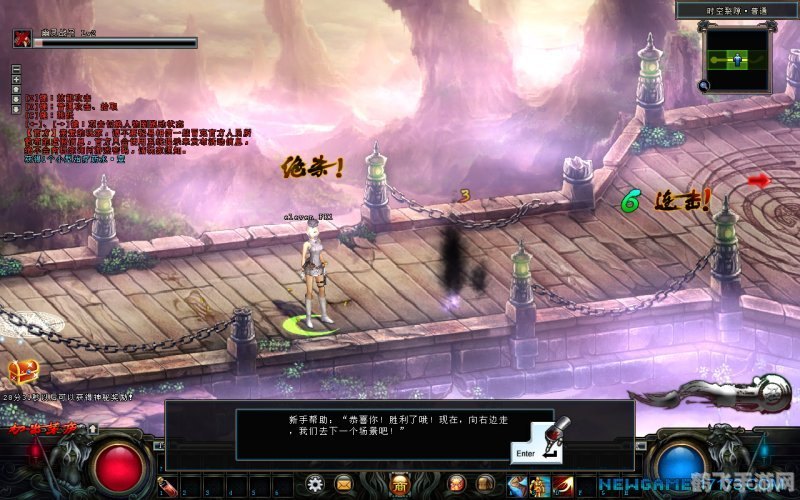Viewport: 800px width, 500px height.
Task: Select the red potion hotbar slot
Action: (167, 486)
